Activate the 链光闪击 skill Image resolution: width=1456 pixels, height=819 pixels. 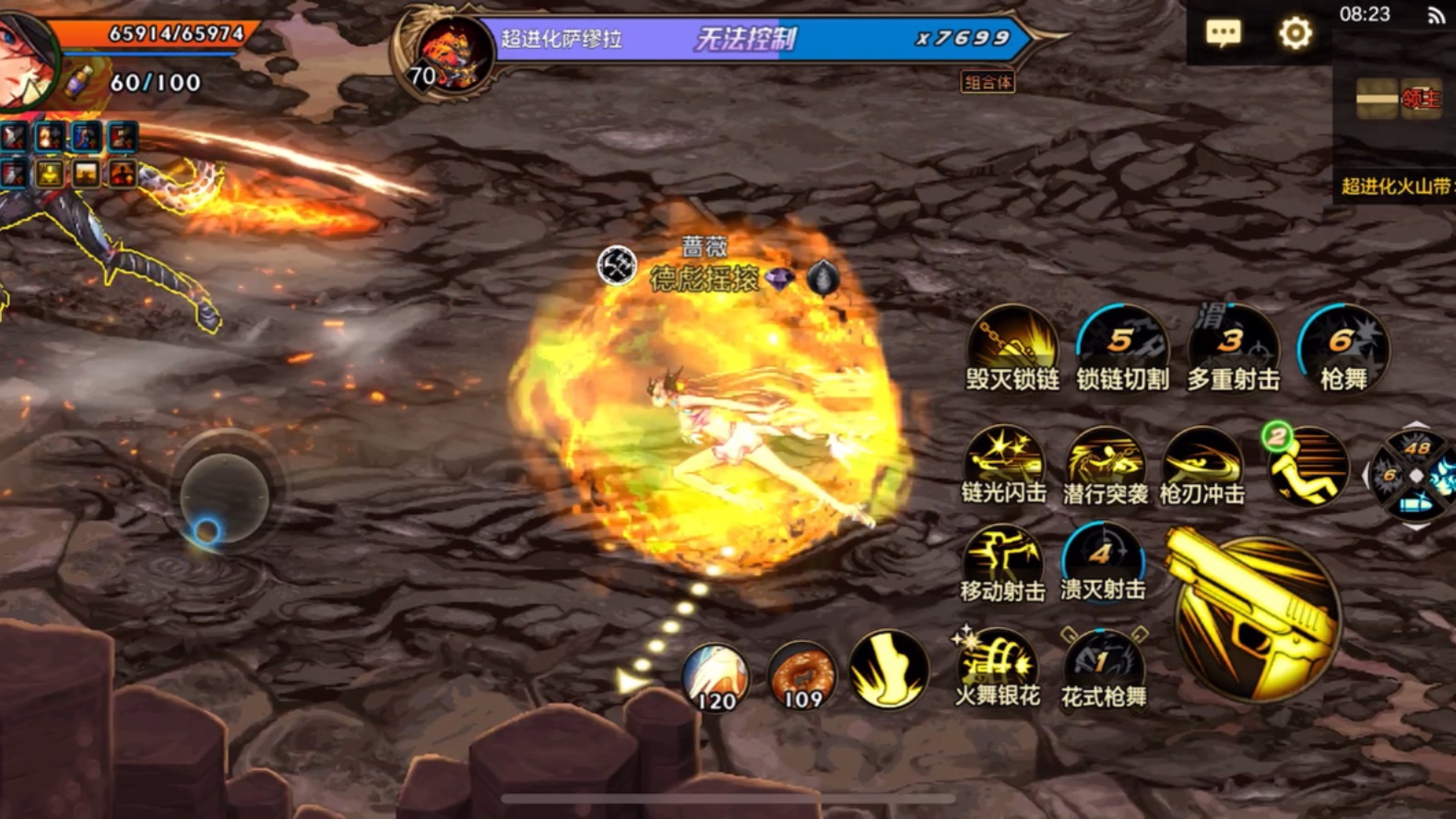1003,459
